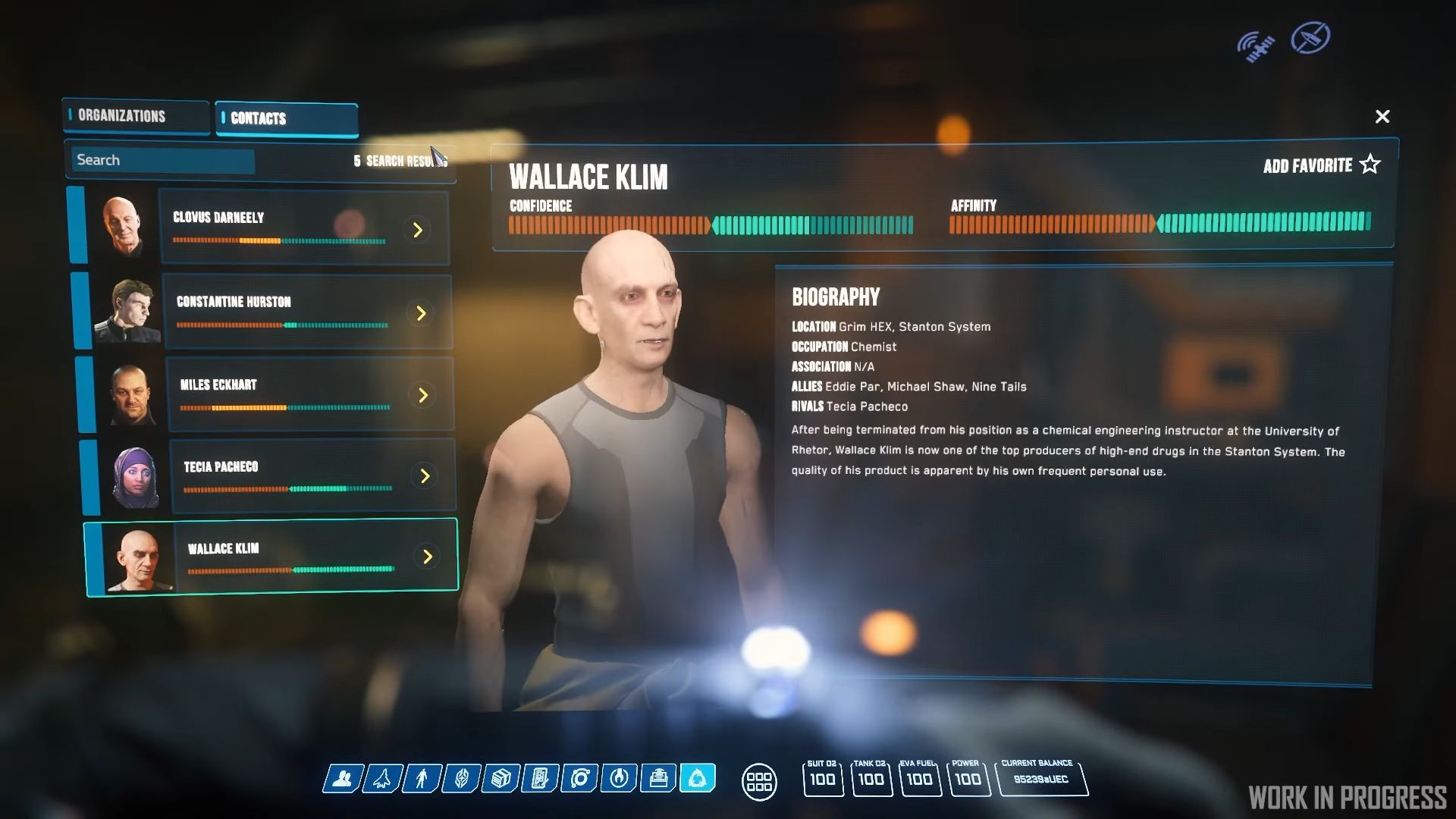The height and width of the screenshot is (819, 1456).
Task: Open the standing figure app icon
Action: (422, 778)
